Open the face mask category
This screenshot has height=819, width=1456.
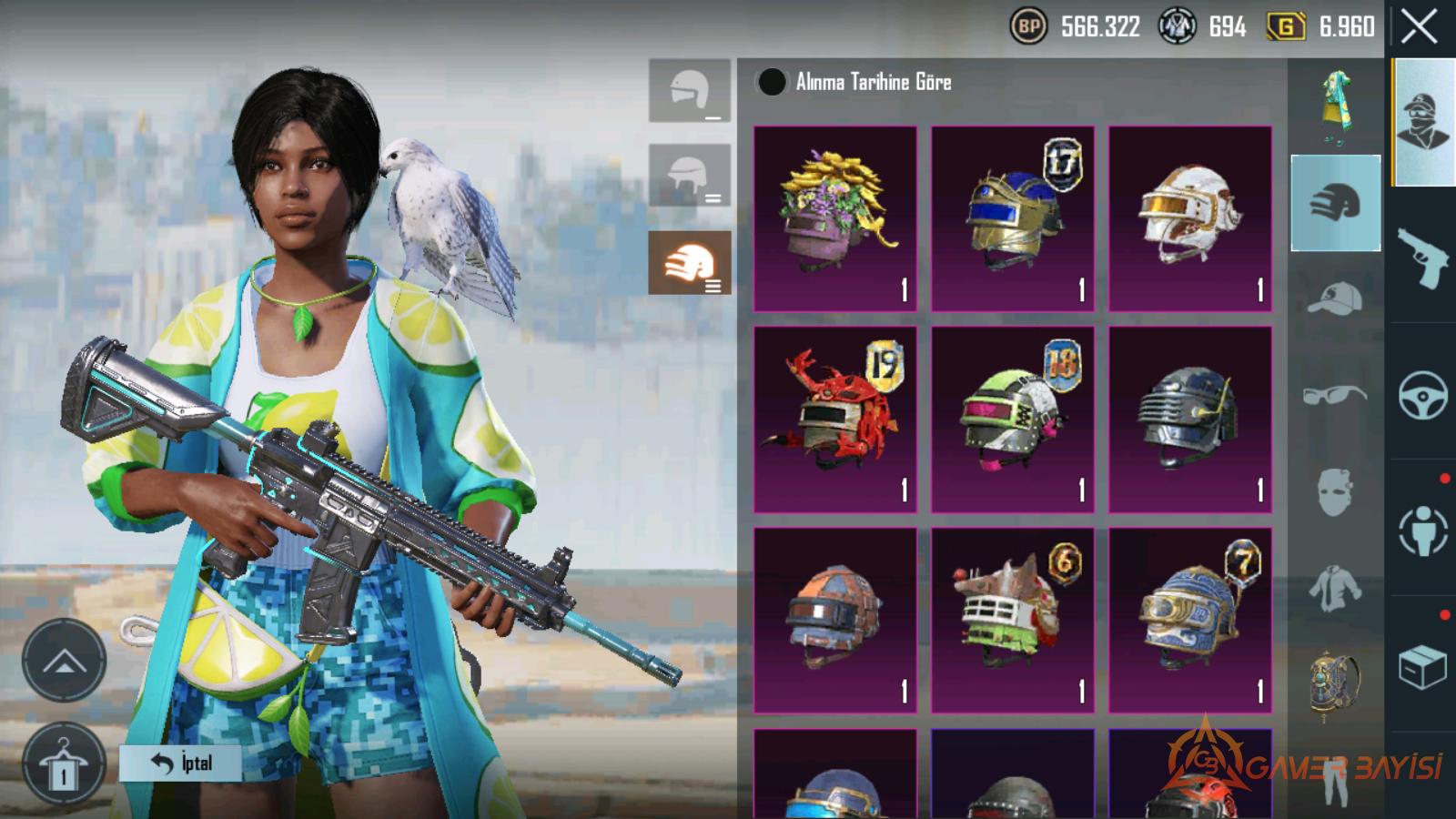click(x=1335, y=492)
